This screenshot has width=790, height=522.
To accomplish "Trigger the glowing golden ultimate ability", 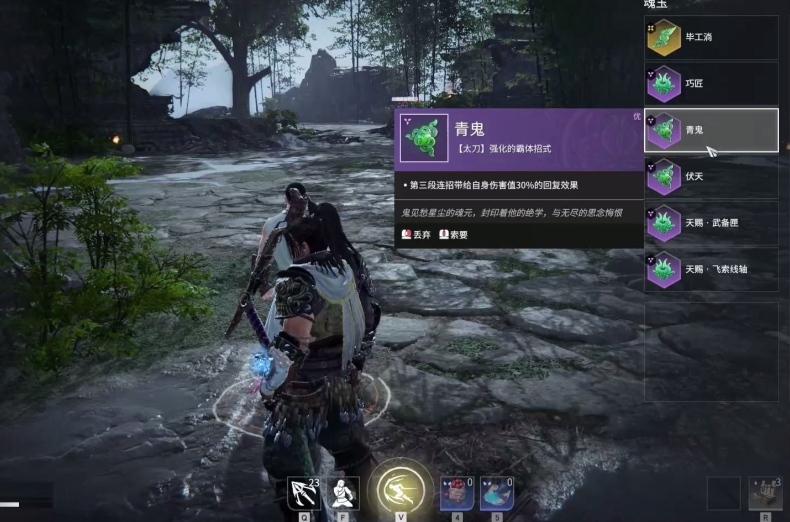I will 401,489.
